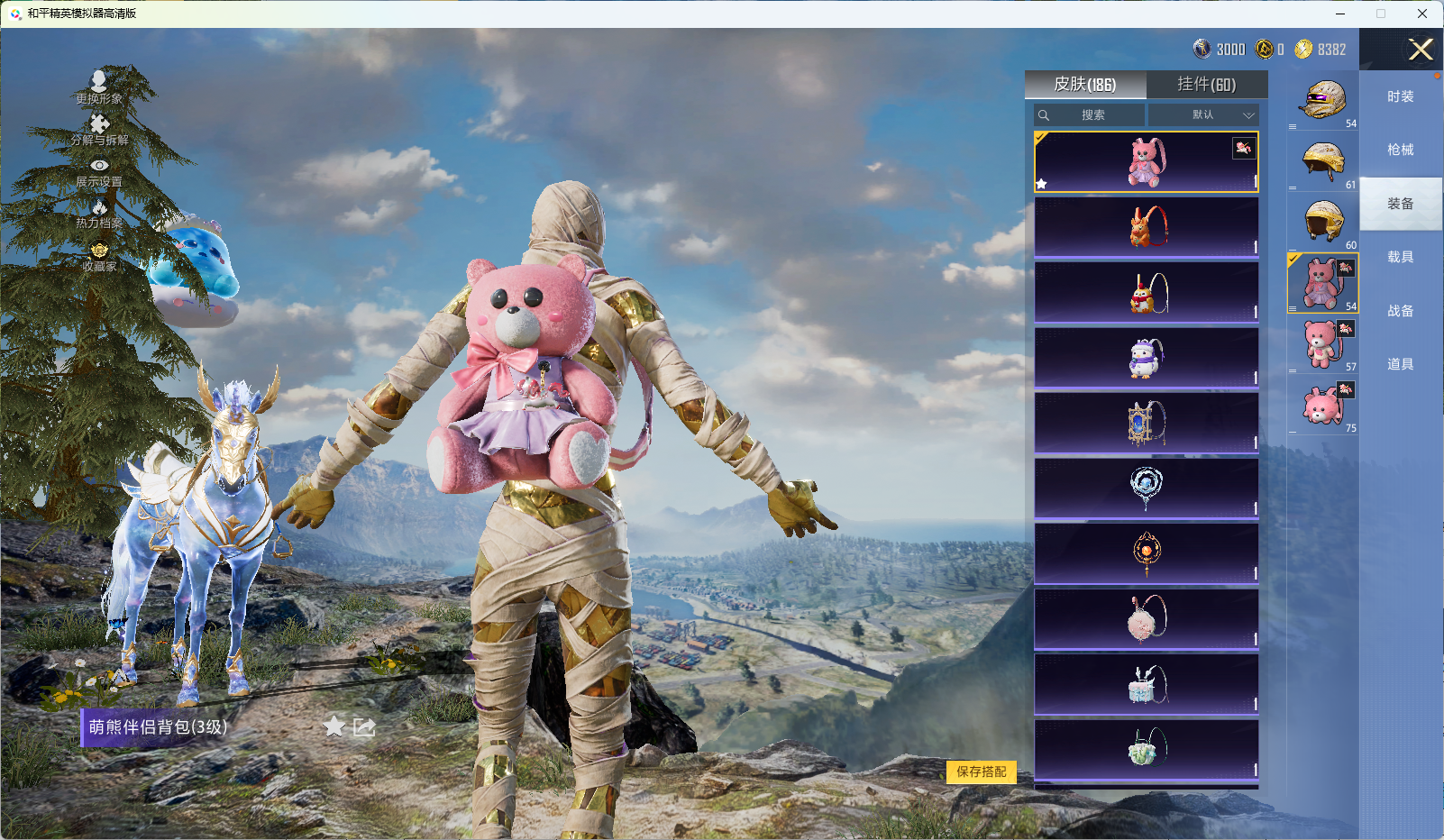
Task: Save outfit with 保存搭配 button
Action: (981, 772)
